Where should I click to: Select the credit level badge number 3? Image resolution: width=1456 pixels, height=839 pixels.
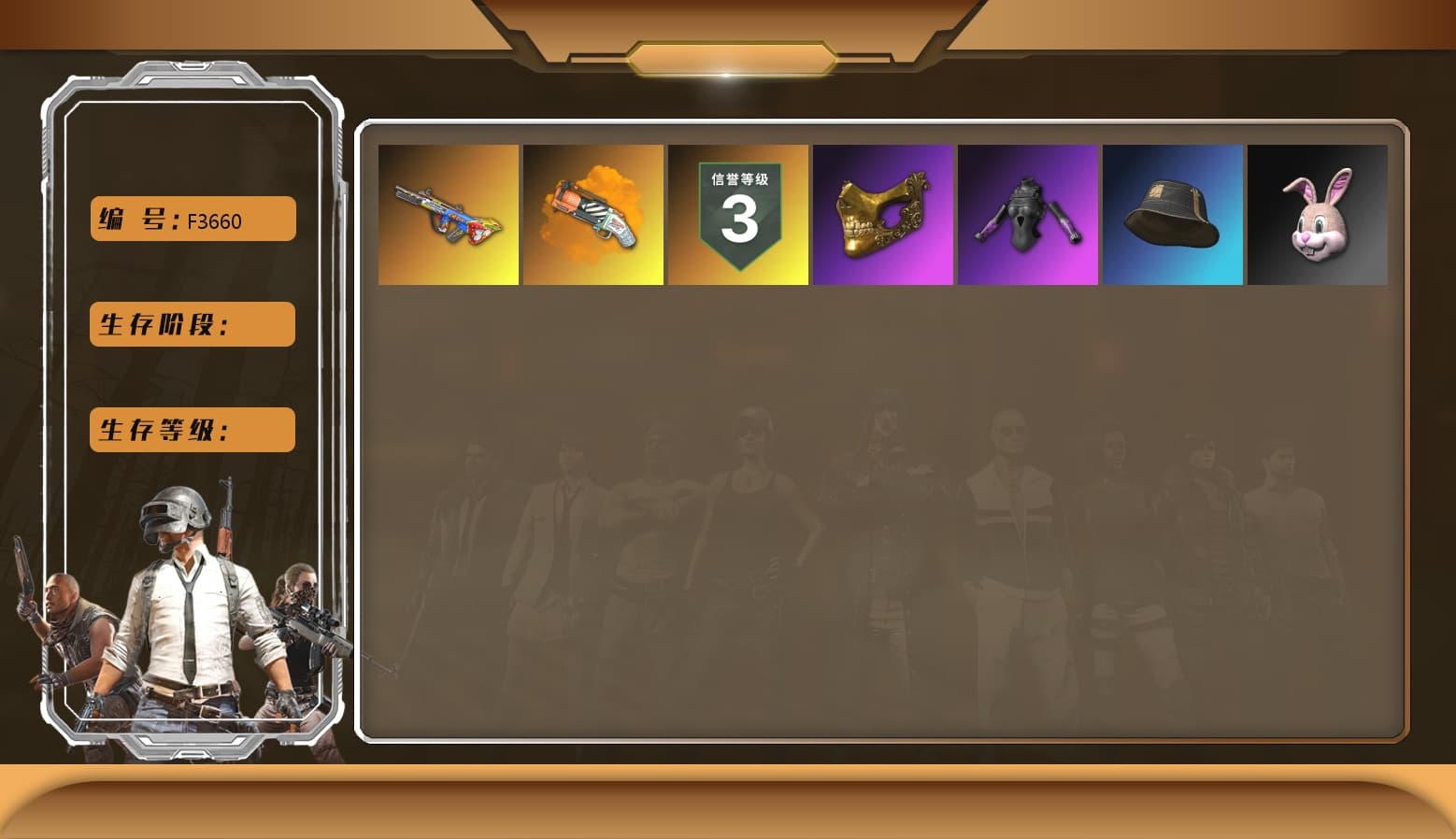click(738, 224)
